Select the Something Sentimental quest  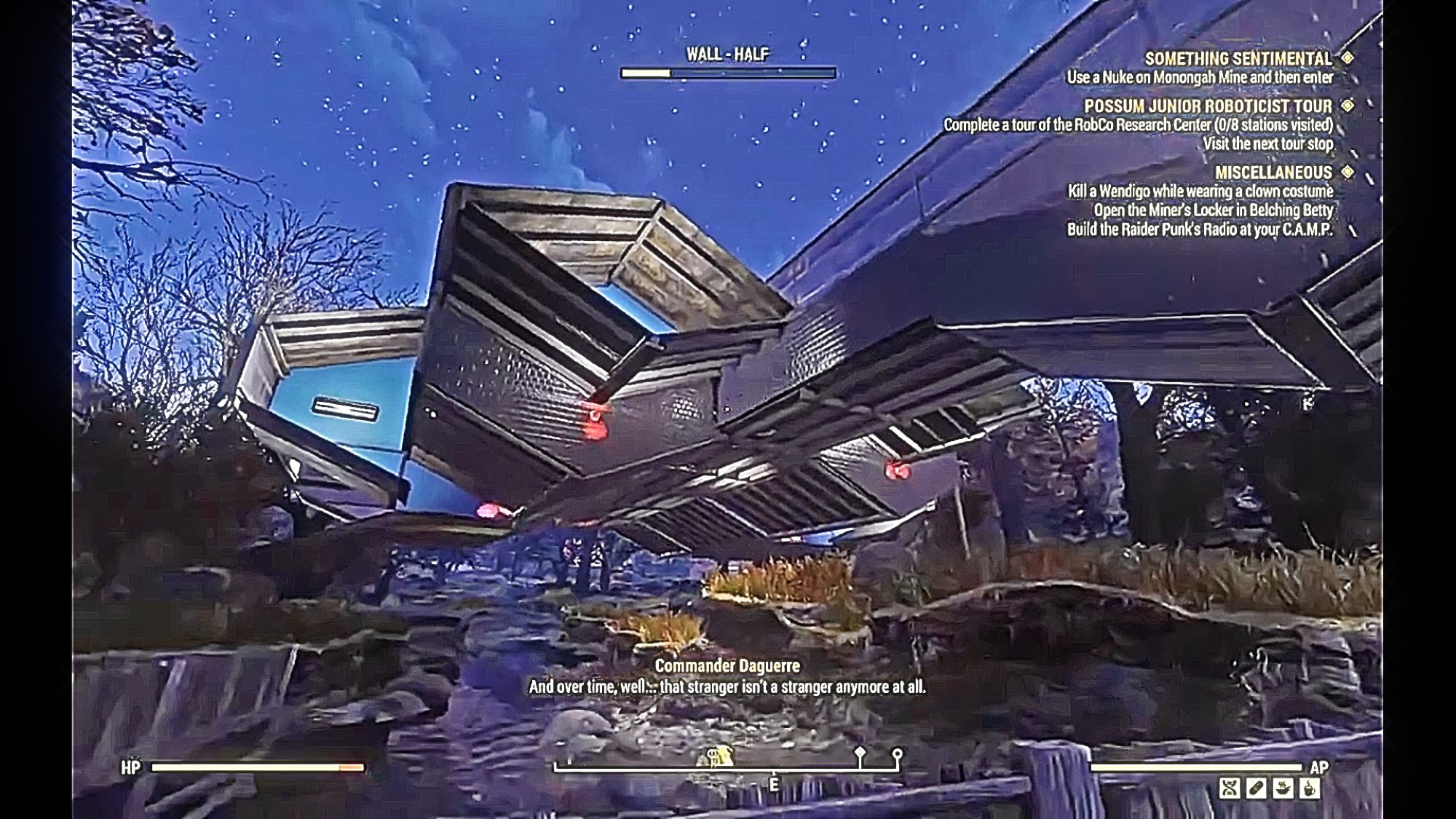click(x=1238, y=58)
